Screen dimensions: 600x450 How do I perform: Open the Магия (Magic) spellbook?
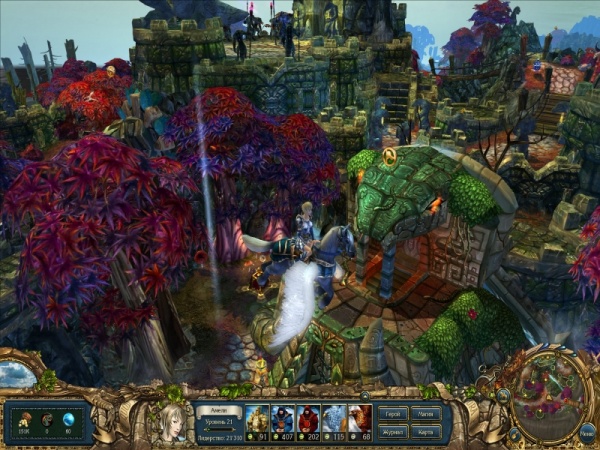(x=426, y=412)
